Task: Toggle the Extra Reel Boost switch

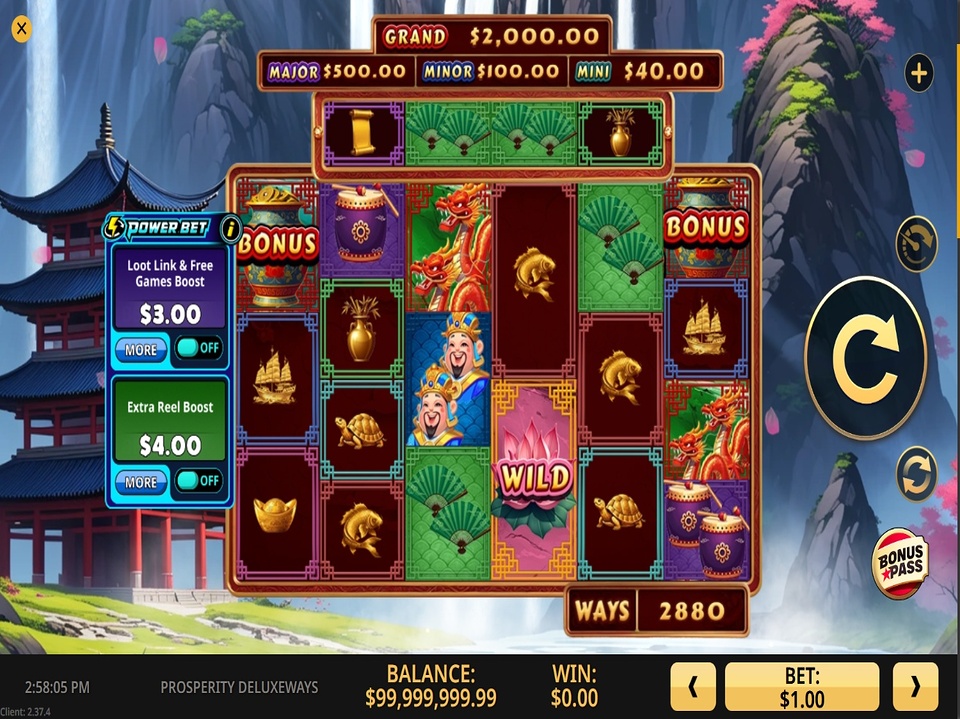Action: coord(199,481)
